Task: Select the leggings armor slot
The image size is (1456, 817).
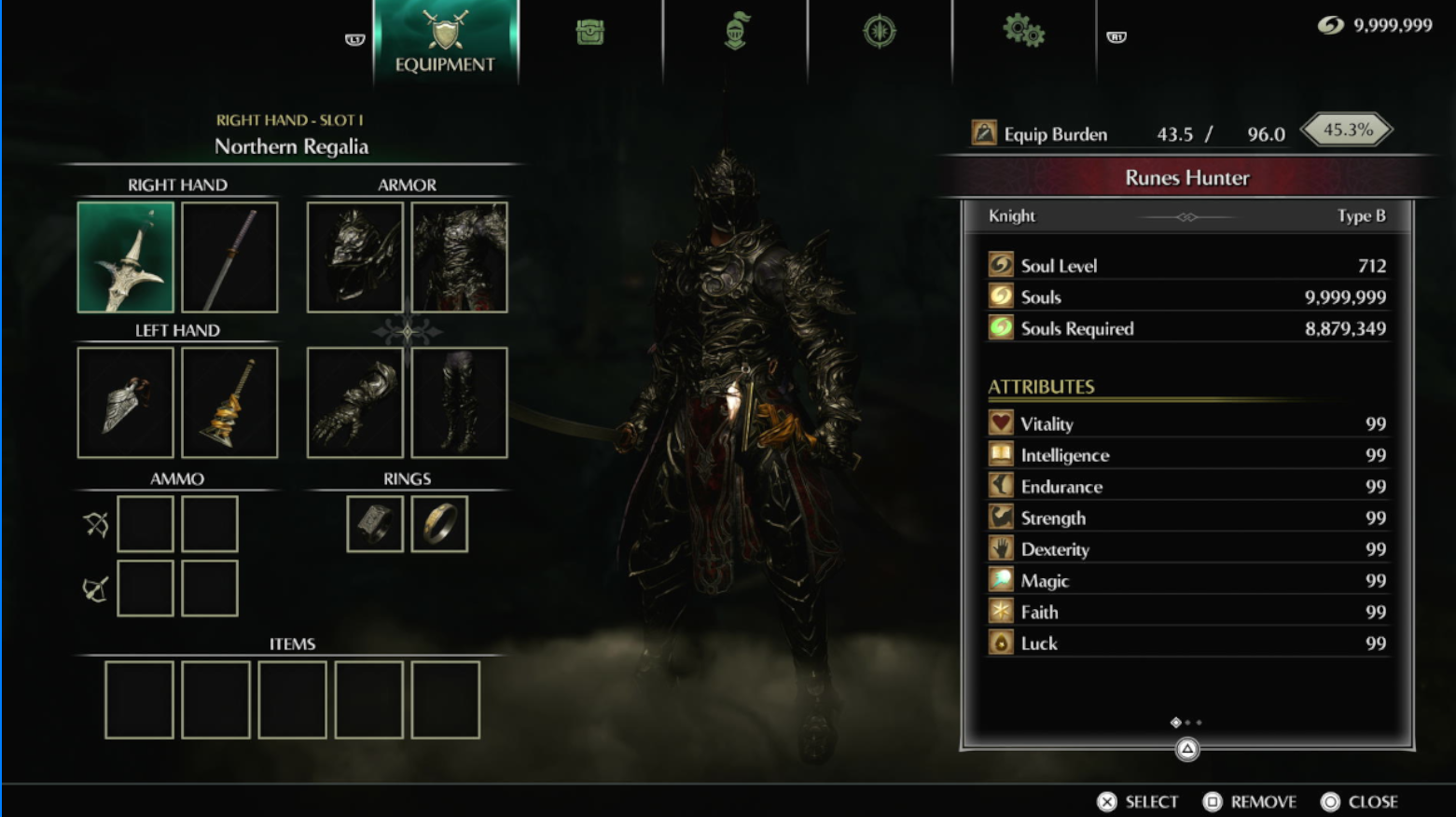Action: (x=459, y=402)
